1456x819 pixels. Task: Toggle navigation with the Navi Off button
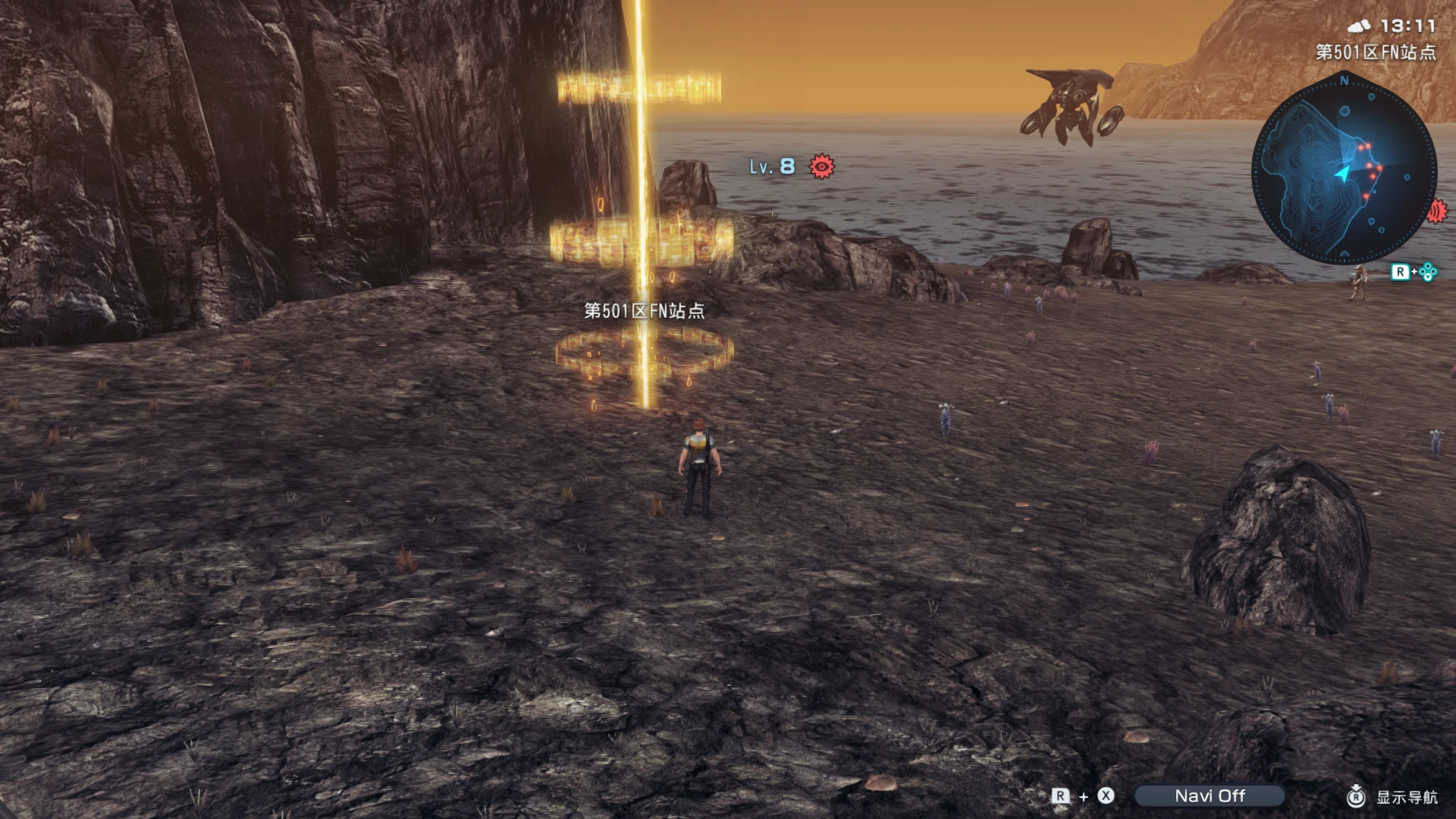pyautogui.click(x=1210, y=796)
